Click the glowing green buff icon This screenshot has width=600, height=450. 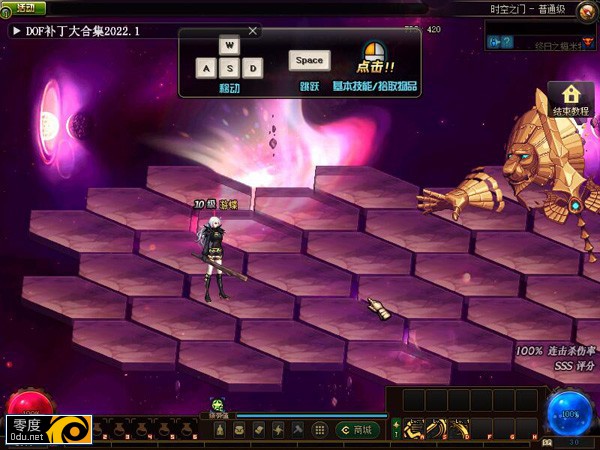218,405
